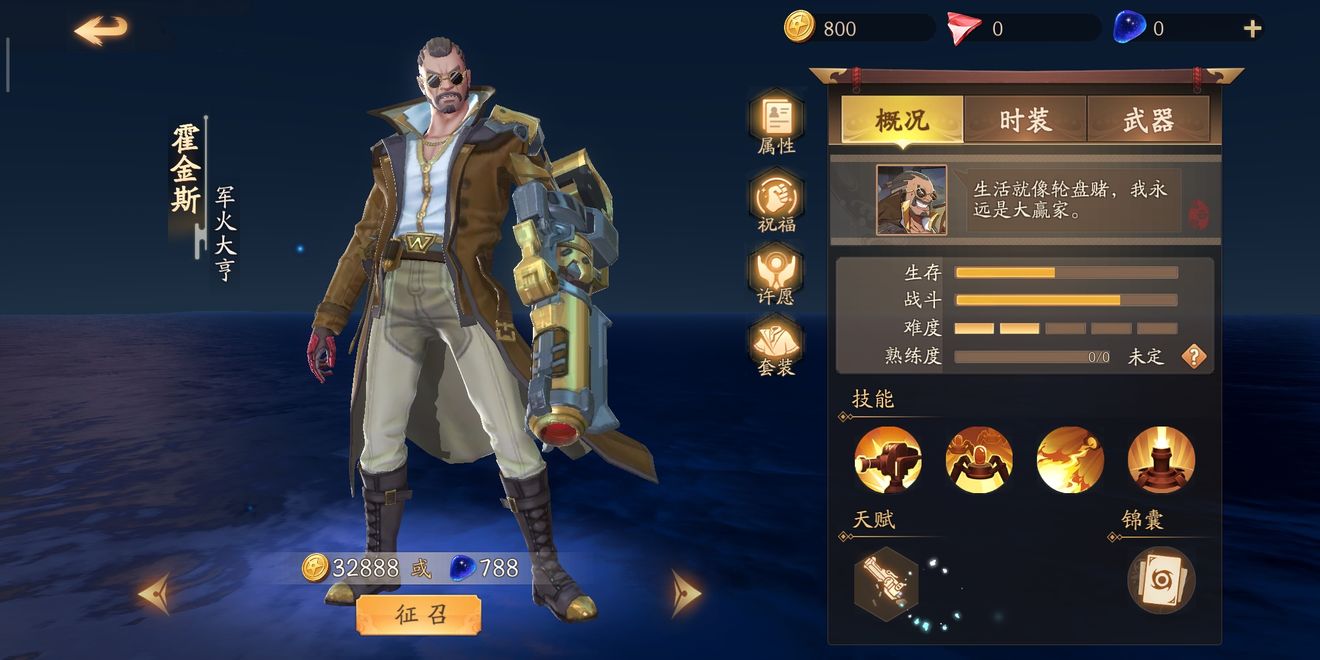Go back with the arrow button
The width and height of the screenshot is (1320, 660).
[101, 30]
